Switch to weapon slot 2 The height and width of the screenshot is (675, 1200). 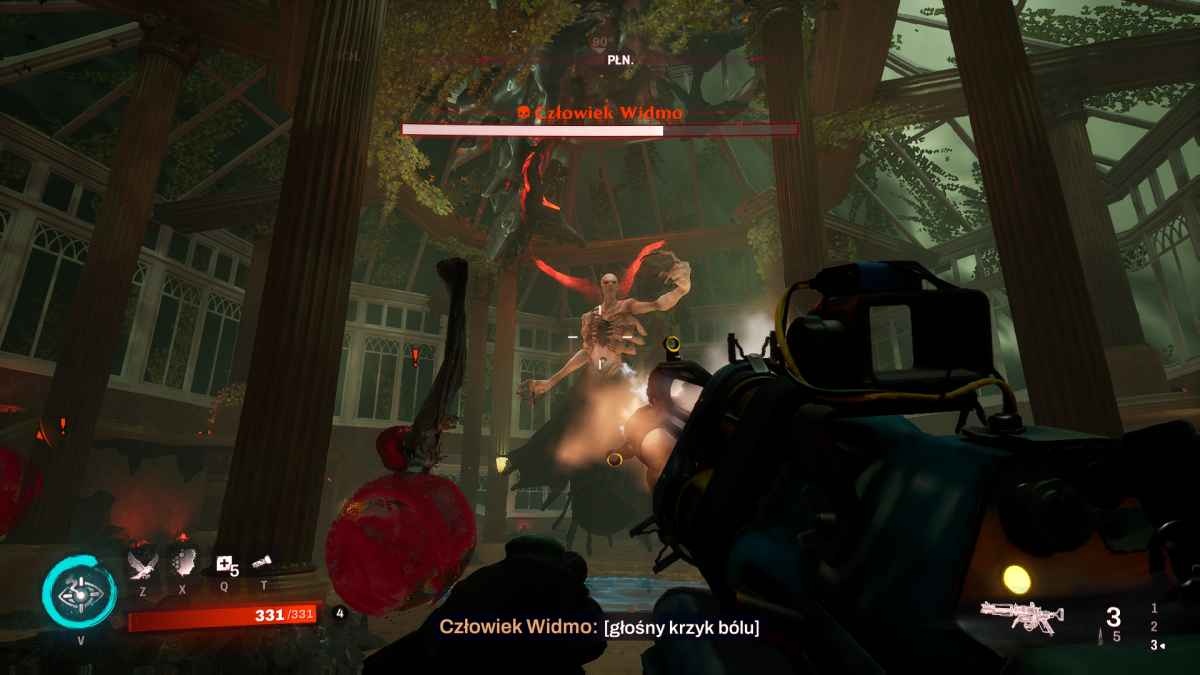click(1154, 626)
